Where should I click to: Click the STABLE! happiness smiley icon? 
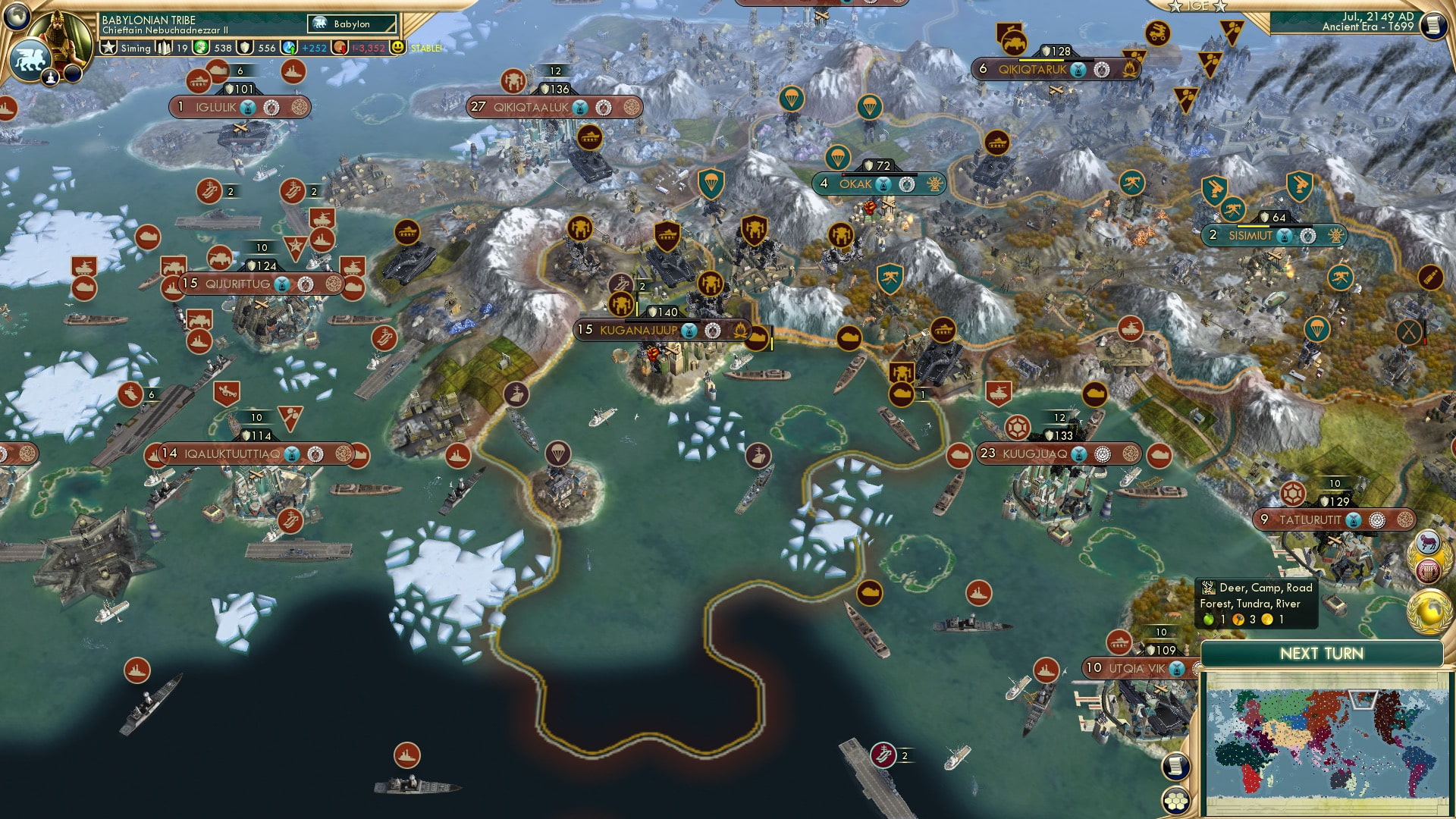point(399,48)
